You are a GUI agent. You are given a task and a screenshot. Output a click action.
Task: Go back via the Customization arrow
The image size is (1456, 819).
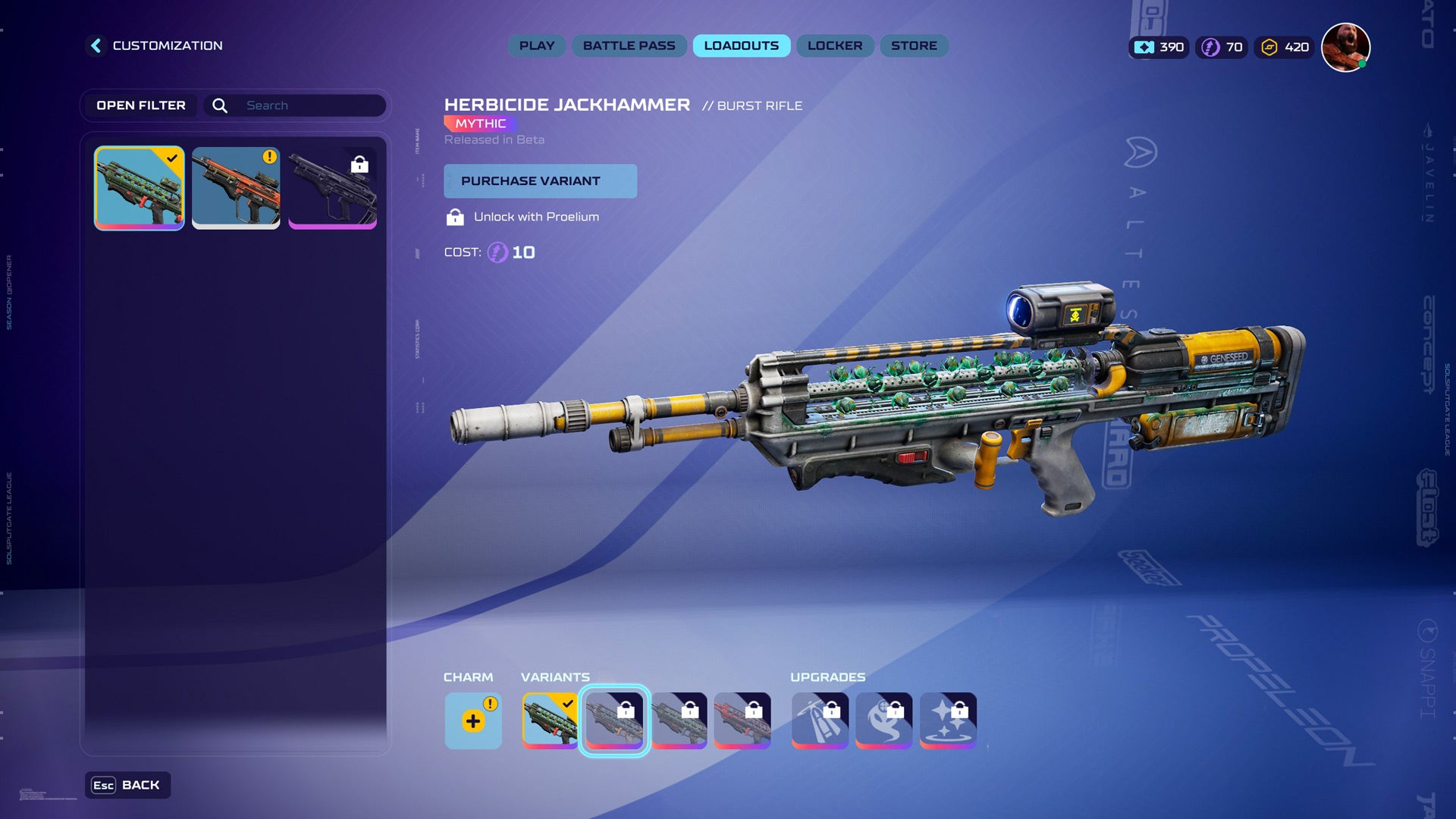(96, 45)
